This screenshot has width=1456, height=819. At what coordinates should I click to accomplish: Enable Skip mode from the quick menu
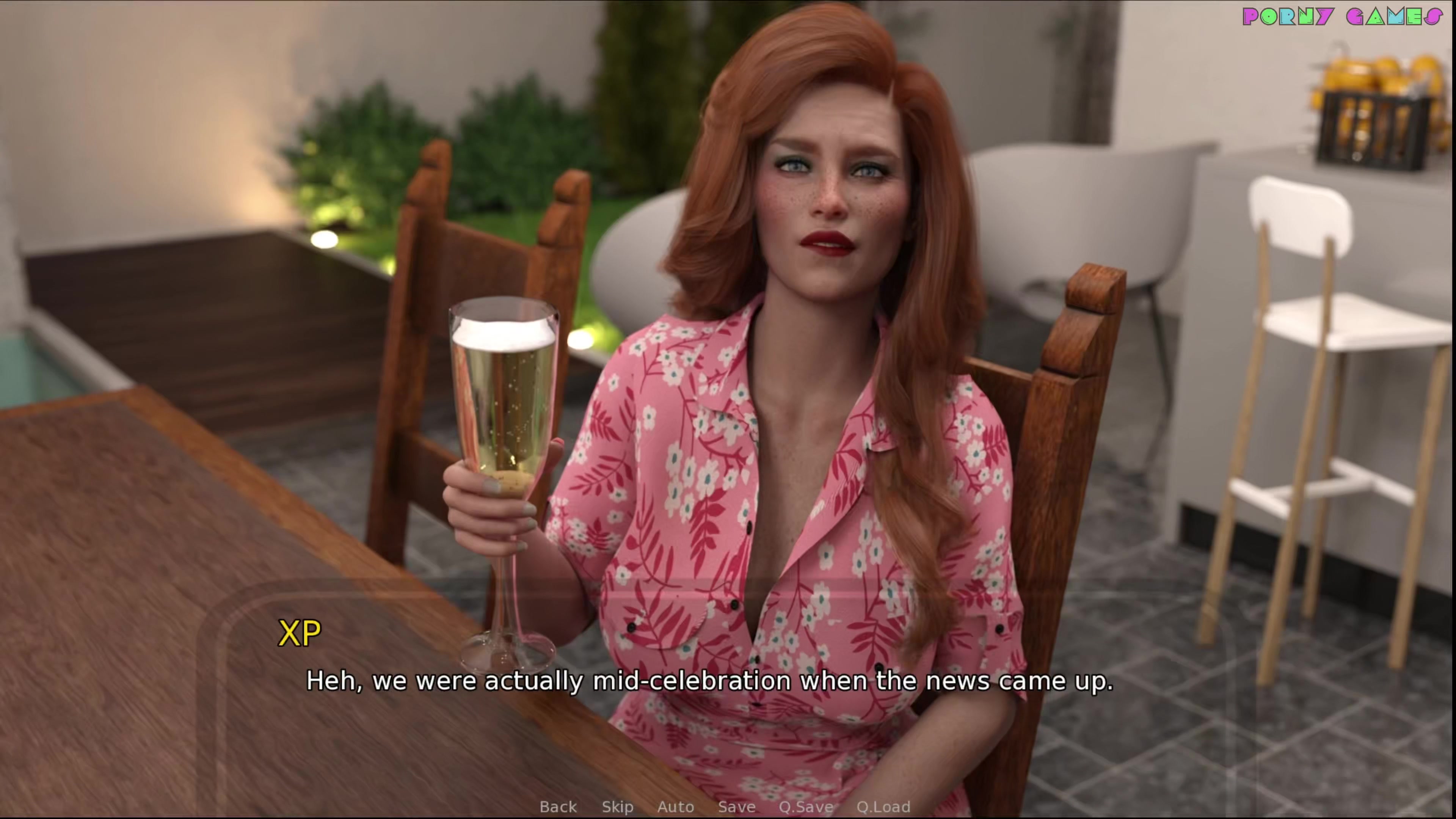[x=617, y=806]
